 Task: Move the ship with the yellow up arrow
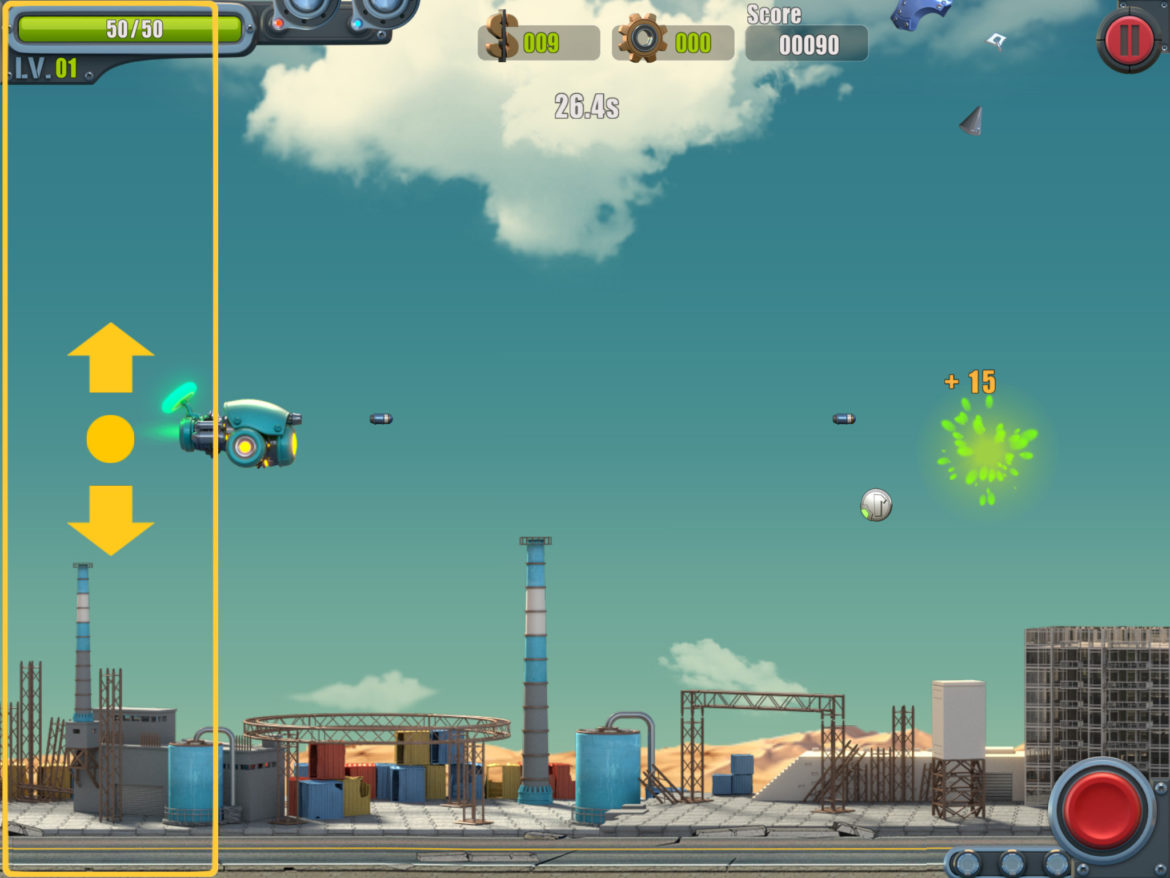pos(110,357)
